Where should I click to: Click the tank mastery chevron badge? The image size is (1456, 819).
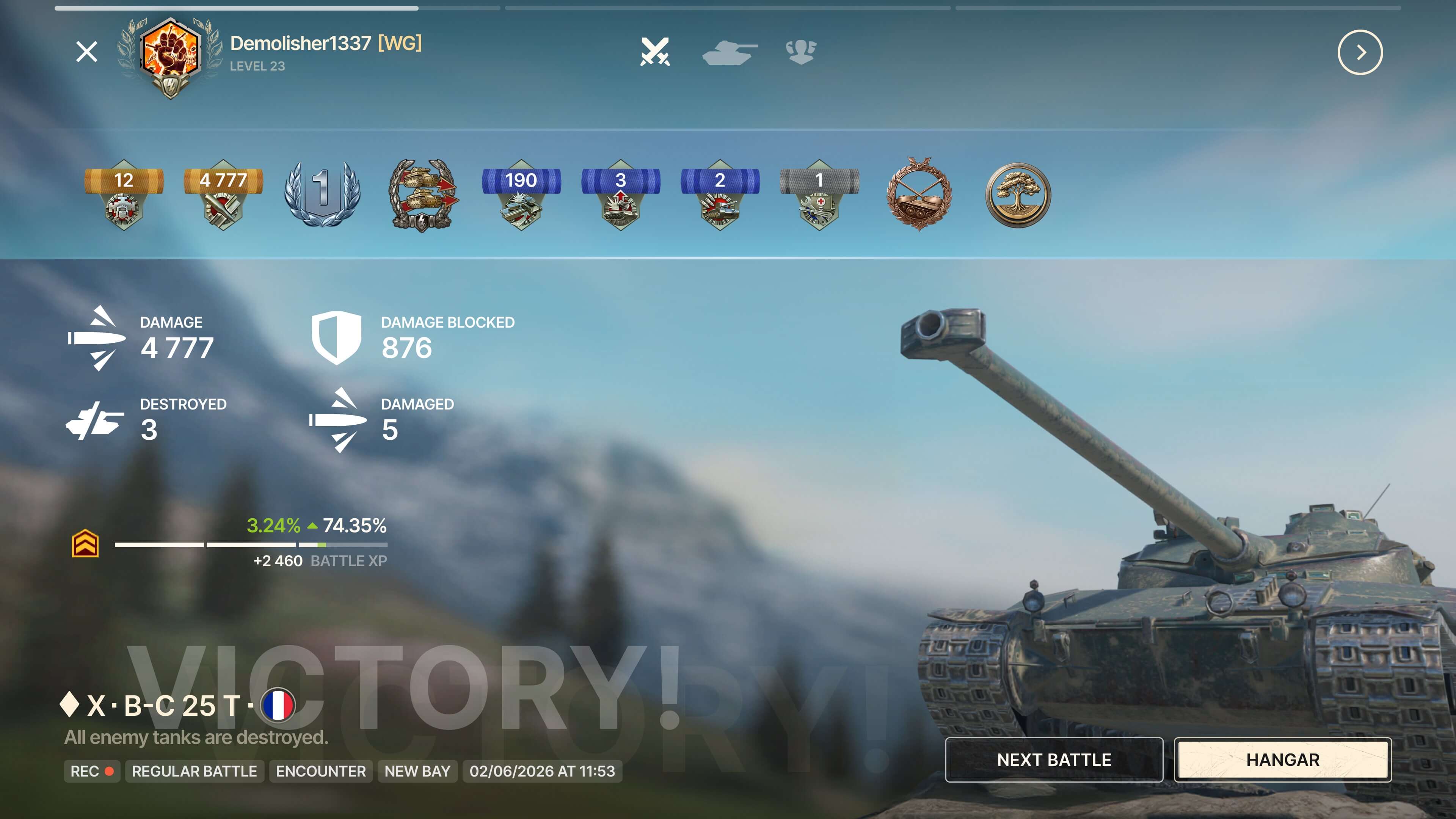pos(85,544)
